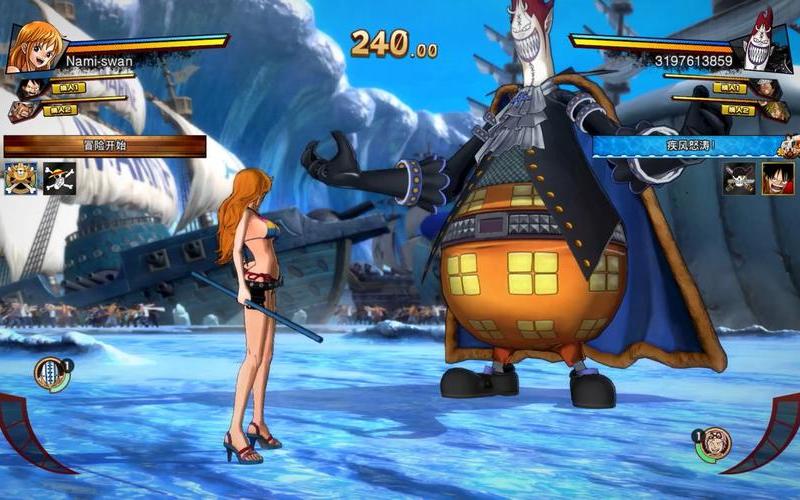Image resolution: width=800 pixels, height=500 pixels.
Task: Click the opponent's Luffy portrait icon
Action: click(777, 178)
